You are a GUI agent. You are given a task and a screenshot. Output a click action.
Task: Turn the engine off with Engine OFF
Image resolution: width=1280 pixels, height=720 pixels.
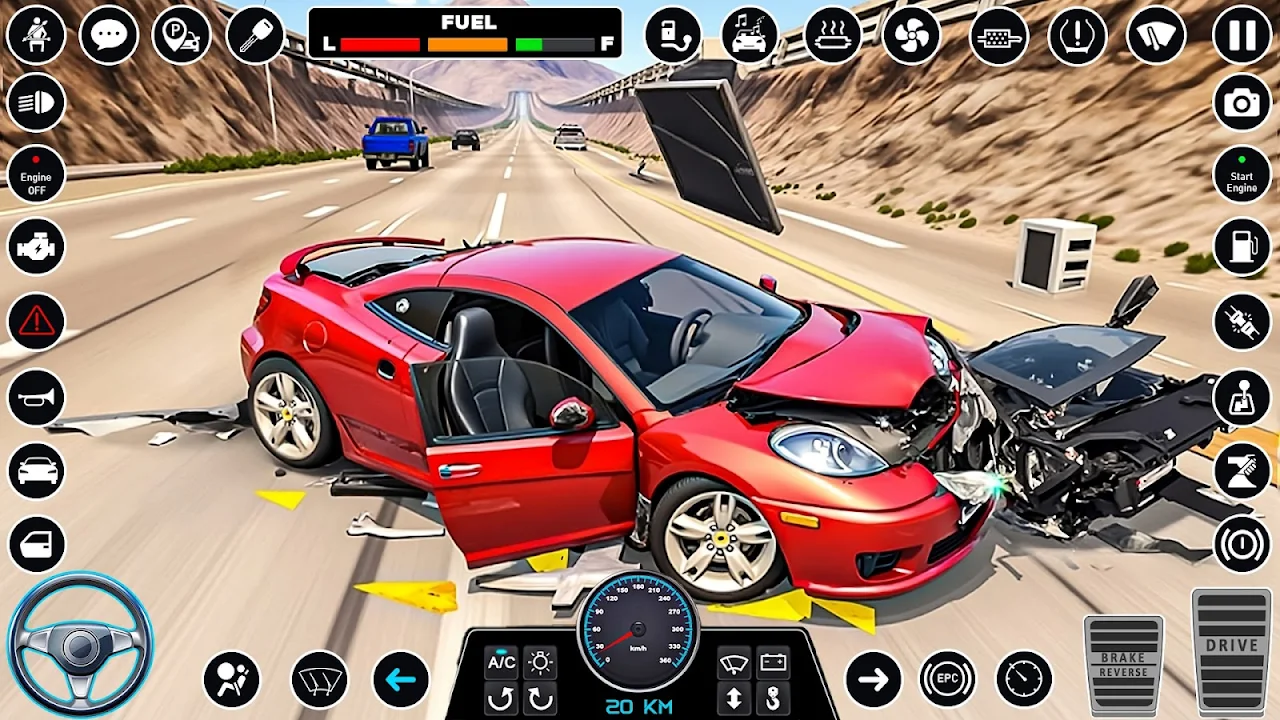(36, 174)
